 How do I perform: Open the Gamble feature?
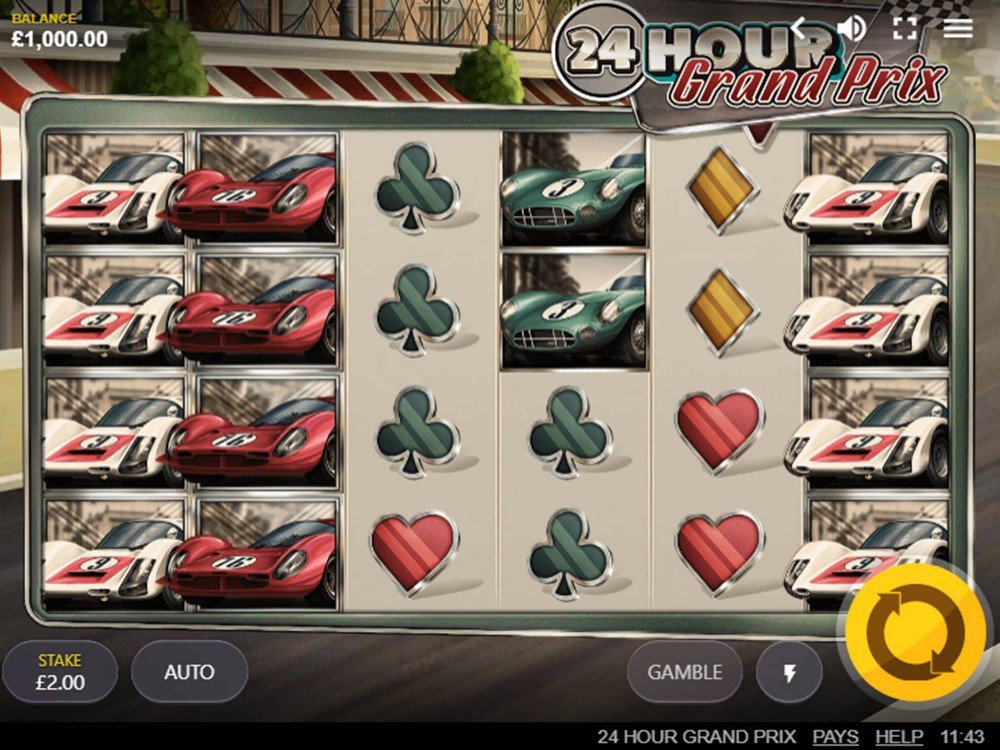pyautogui.click(x=685, y=672)
